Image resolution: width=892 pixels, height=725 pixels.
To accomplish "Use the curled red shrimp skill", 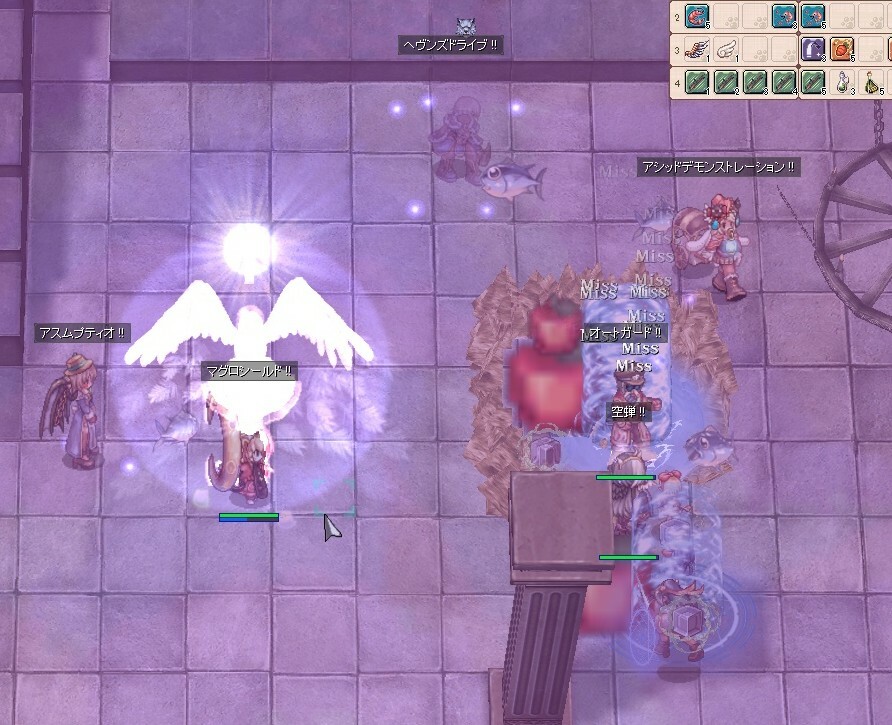I will click(x=697, y=17).
